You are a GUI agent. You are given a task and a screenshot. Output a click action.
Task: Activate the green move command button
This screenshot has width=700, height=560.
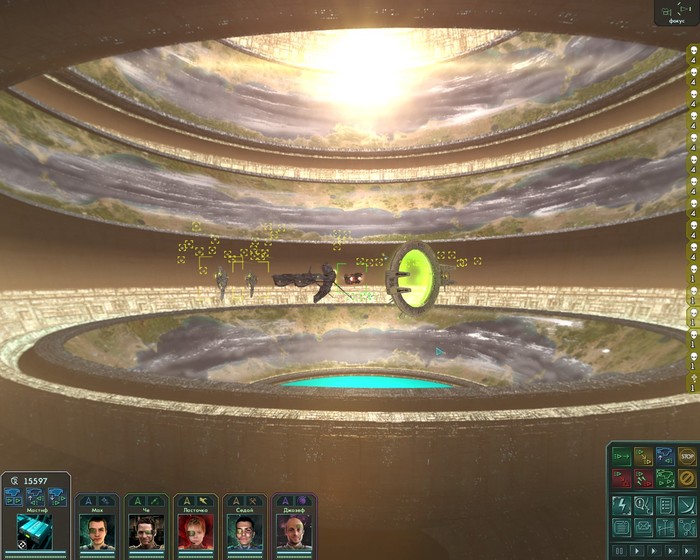[620, 457]
